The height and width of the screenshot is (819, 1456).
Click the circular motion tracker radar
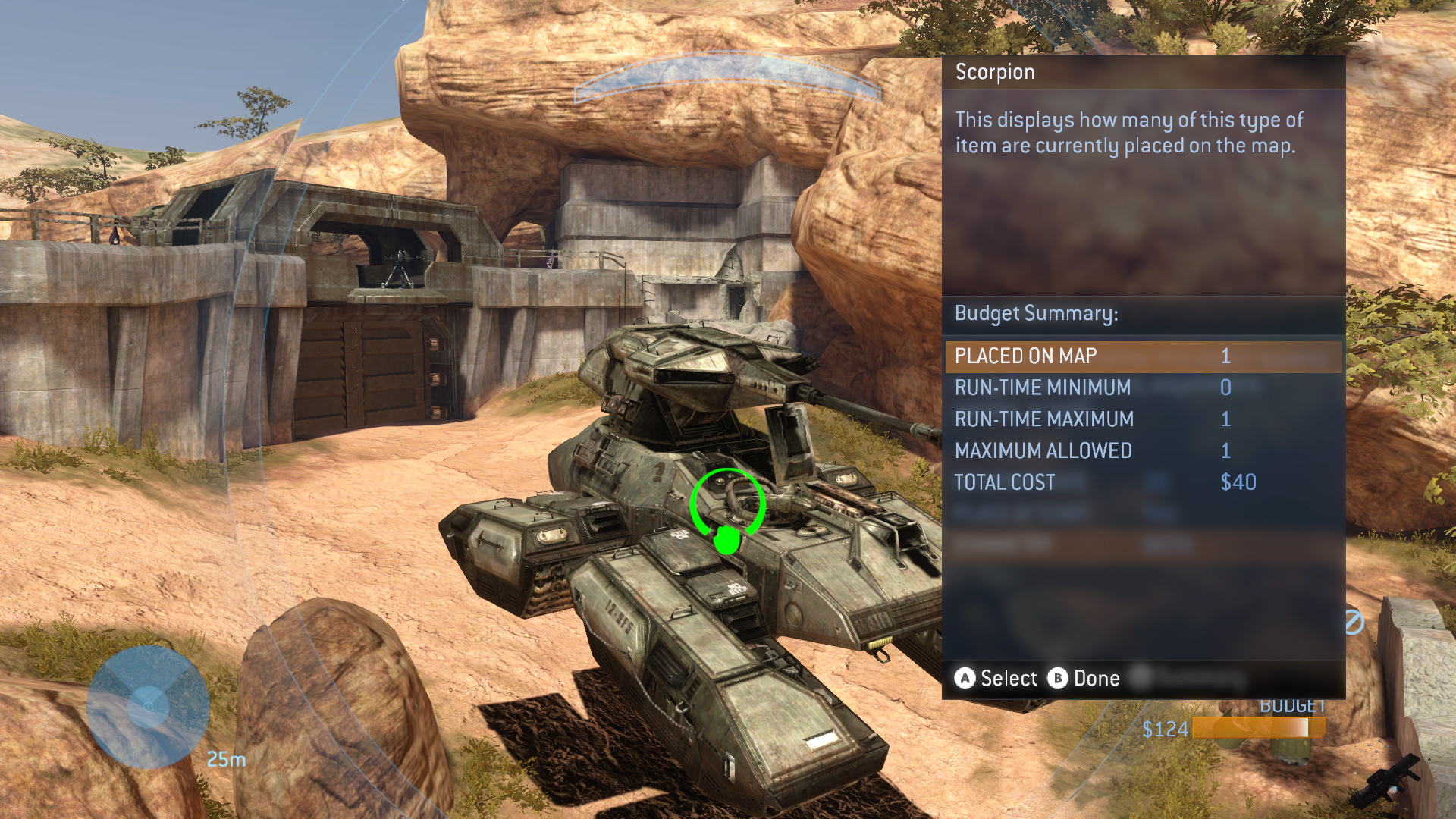(x=149, y=707)
